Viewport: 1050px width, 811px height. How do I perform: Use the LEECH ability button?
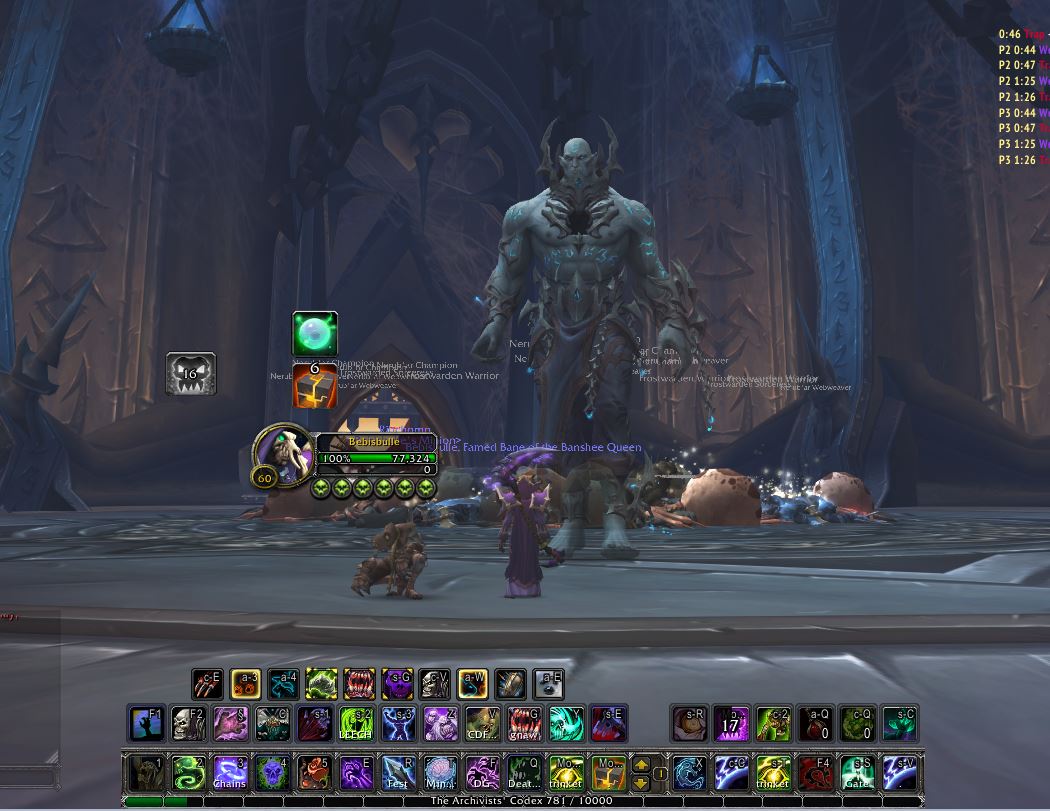pos(356,723)
